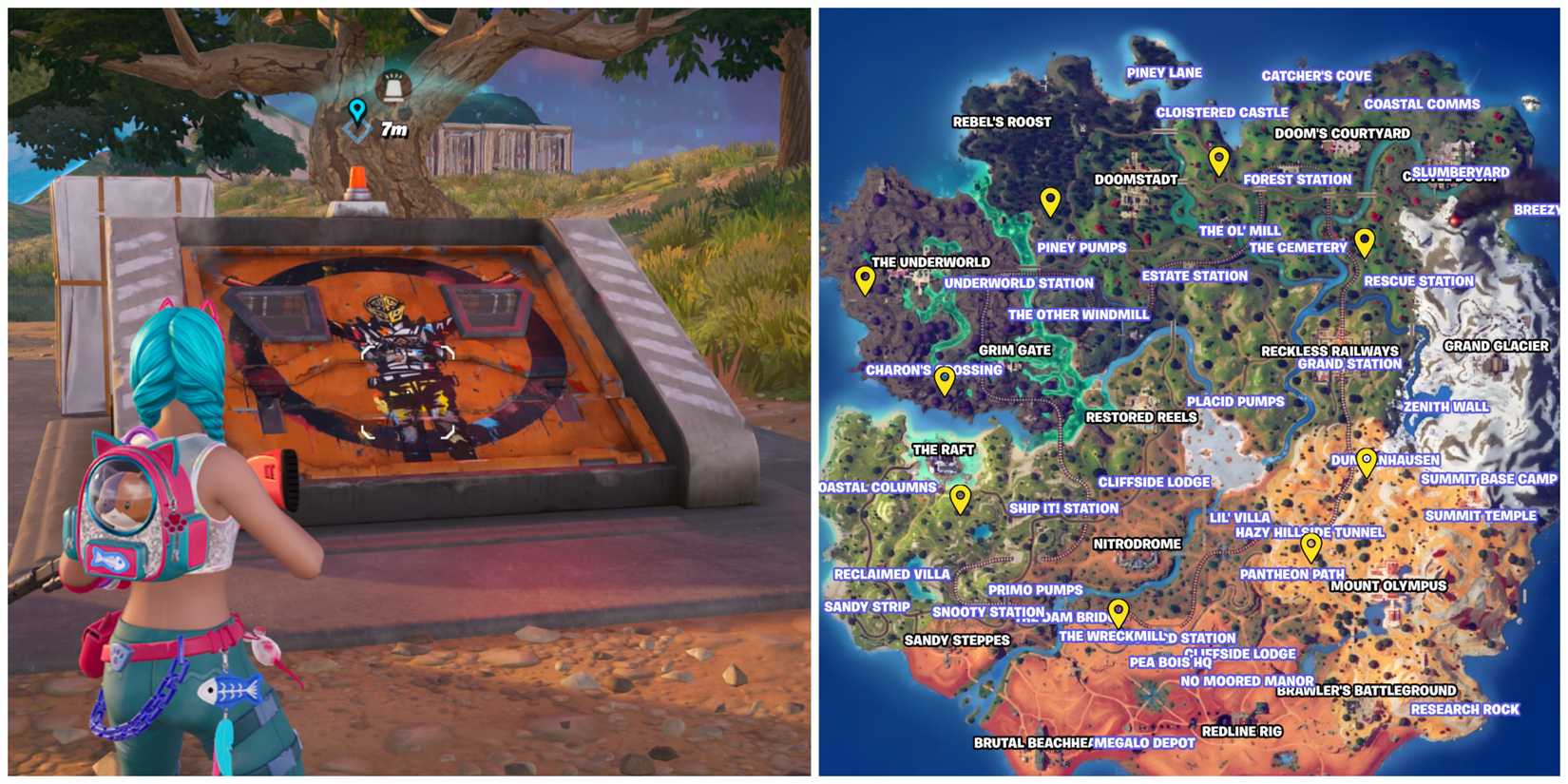Select the Nitrodrome label
1568x784 pixels.
[1138, 545]
